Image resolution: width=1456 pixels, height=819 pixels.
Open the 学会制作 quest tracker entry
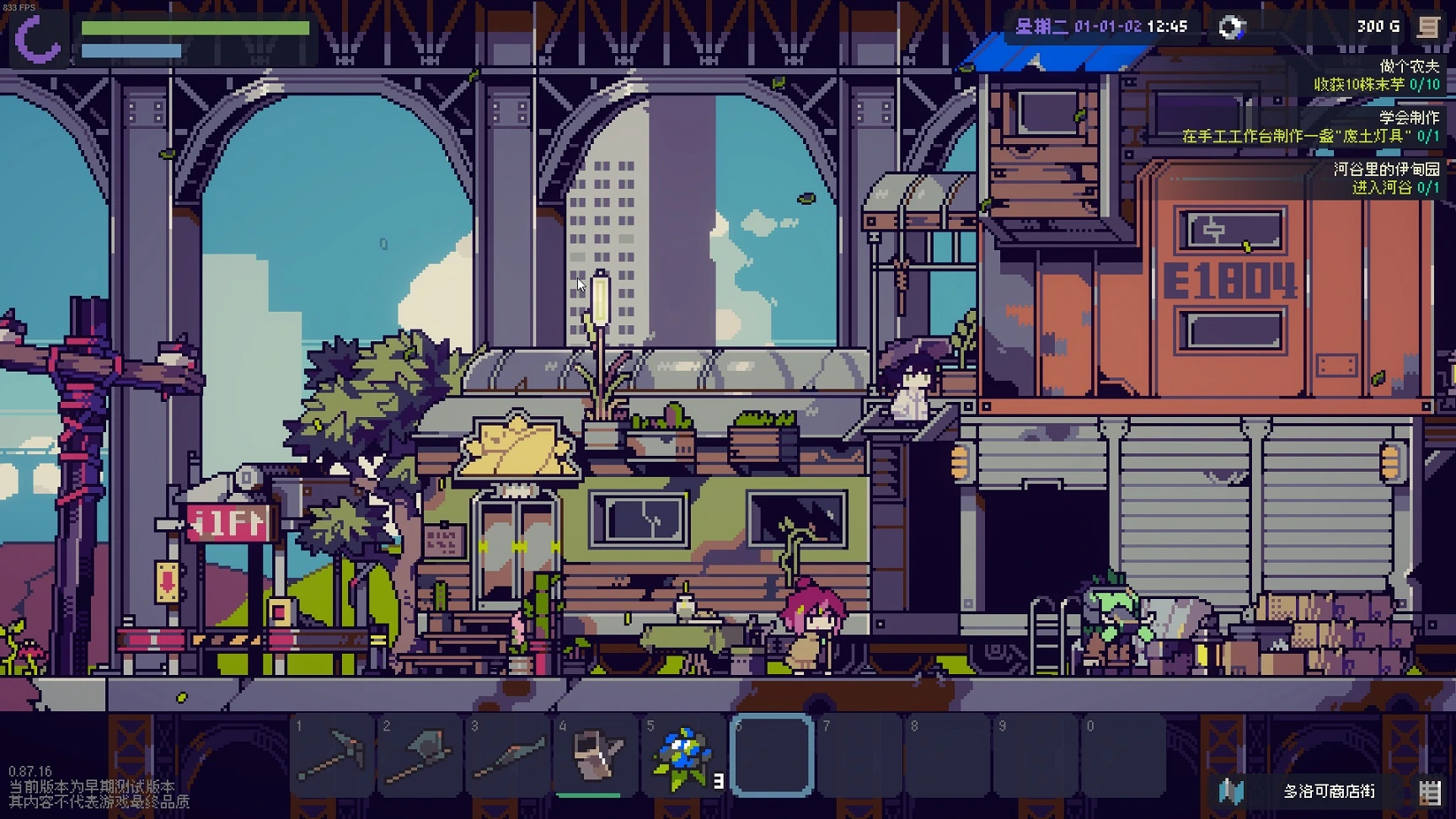pos(1311,126)
